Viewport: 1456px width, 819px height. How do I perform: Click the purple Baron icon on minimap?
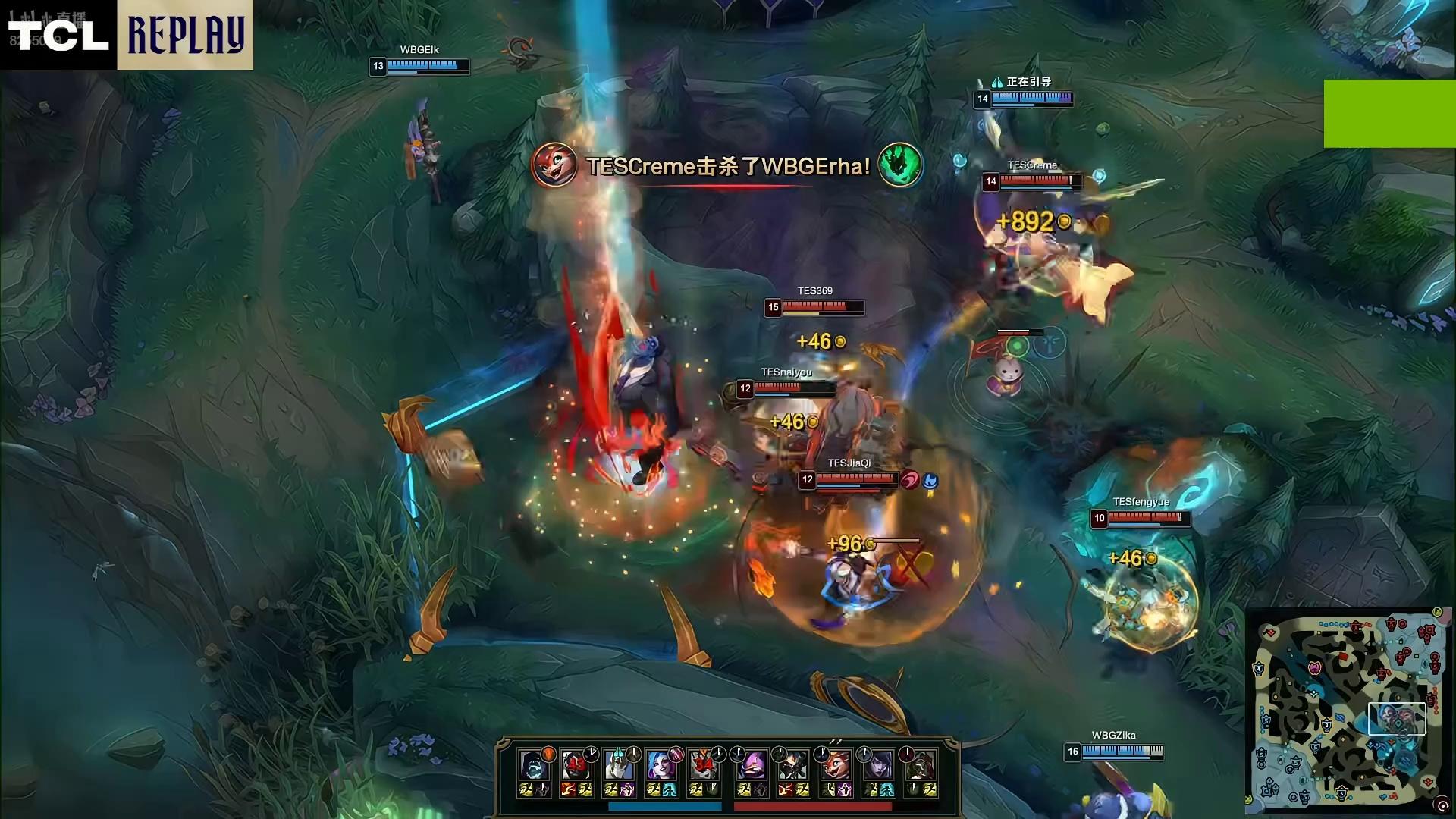pos(1314,668)
